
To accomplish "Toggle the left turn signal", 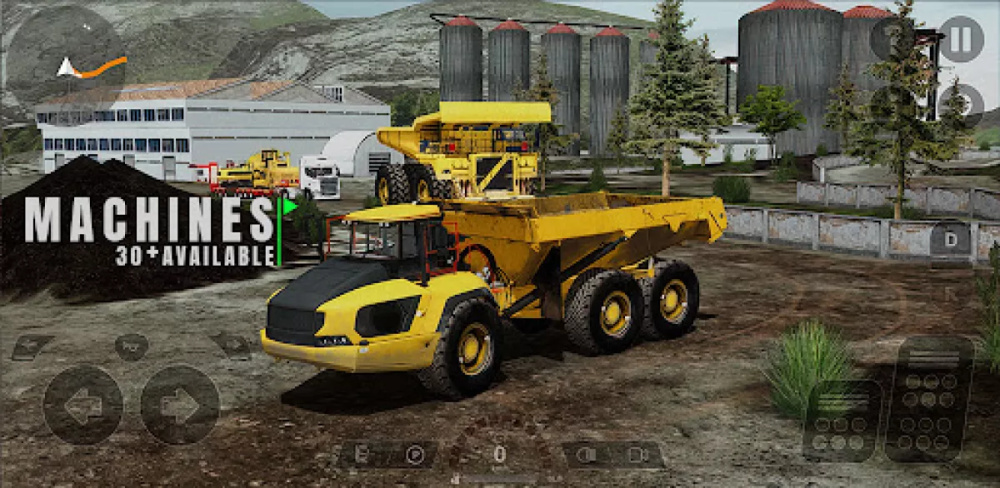I will pos(32,347).
